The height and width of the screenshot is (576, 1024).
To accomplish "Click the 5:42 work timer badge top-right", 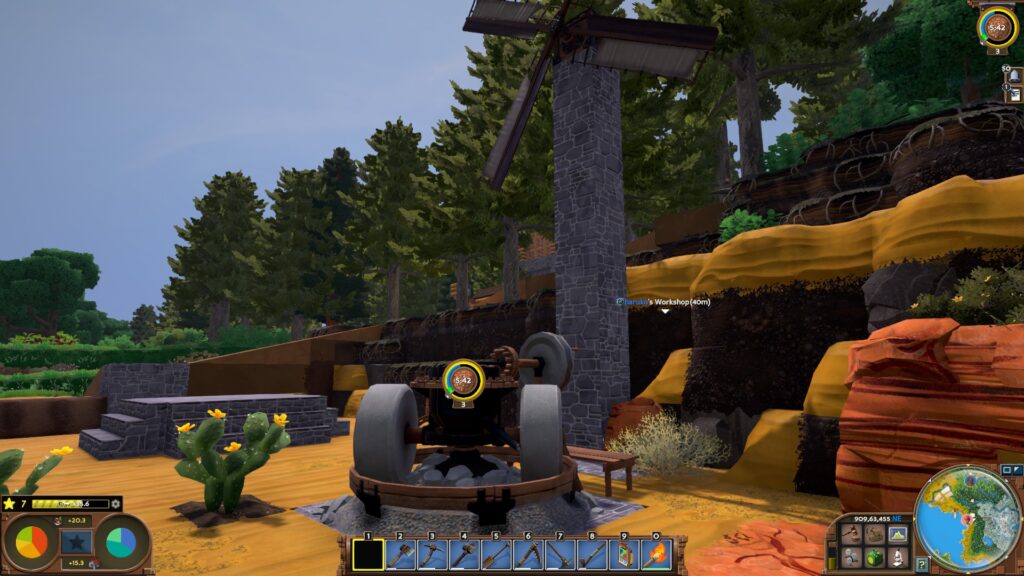I will [x=997, y=26].
